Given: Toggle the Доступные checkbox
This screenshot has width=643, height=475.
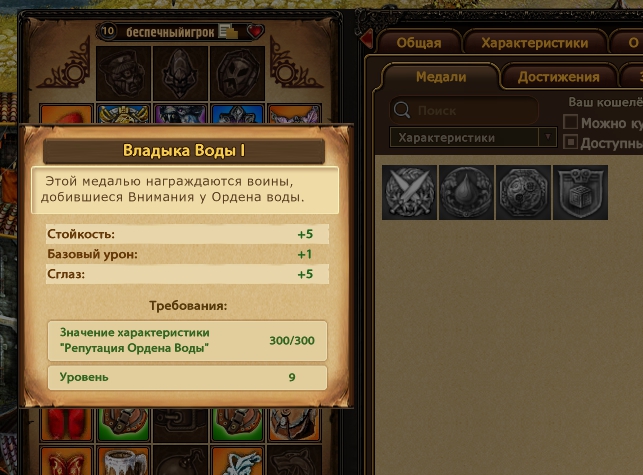Looking at the screenshot, I should 571,142.
